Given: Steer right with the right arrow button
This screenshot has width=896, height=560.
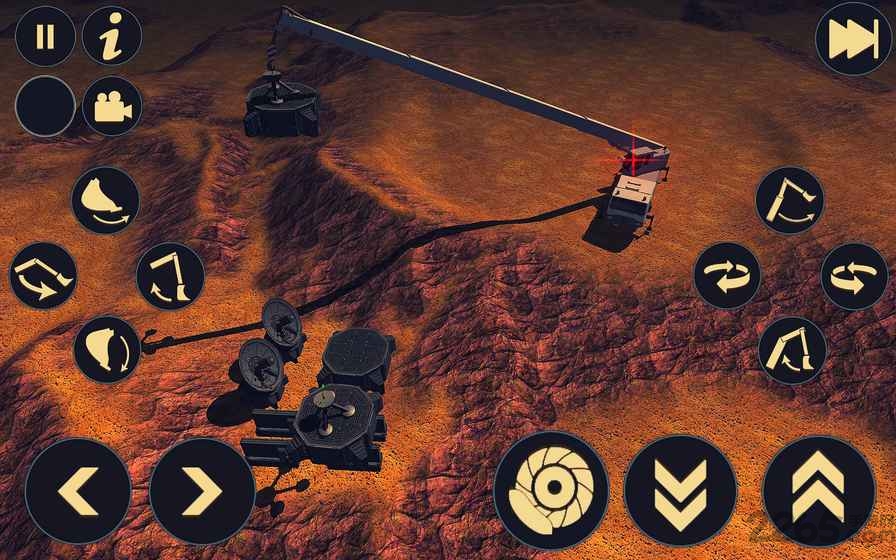Looking at the screenshot, I should (x=201, y=491).
